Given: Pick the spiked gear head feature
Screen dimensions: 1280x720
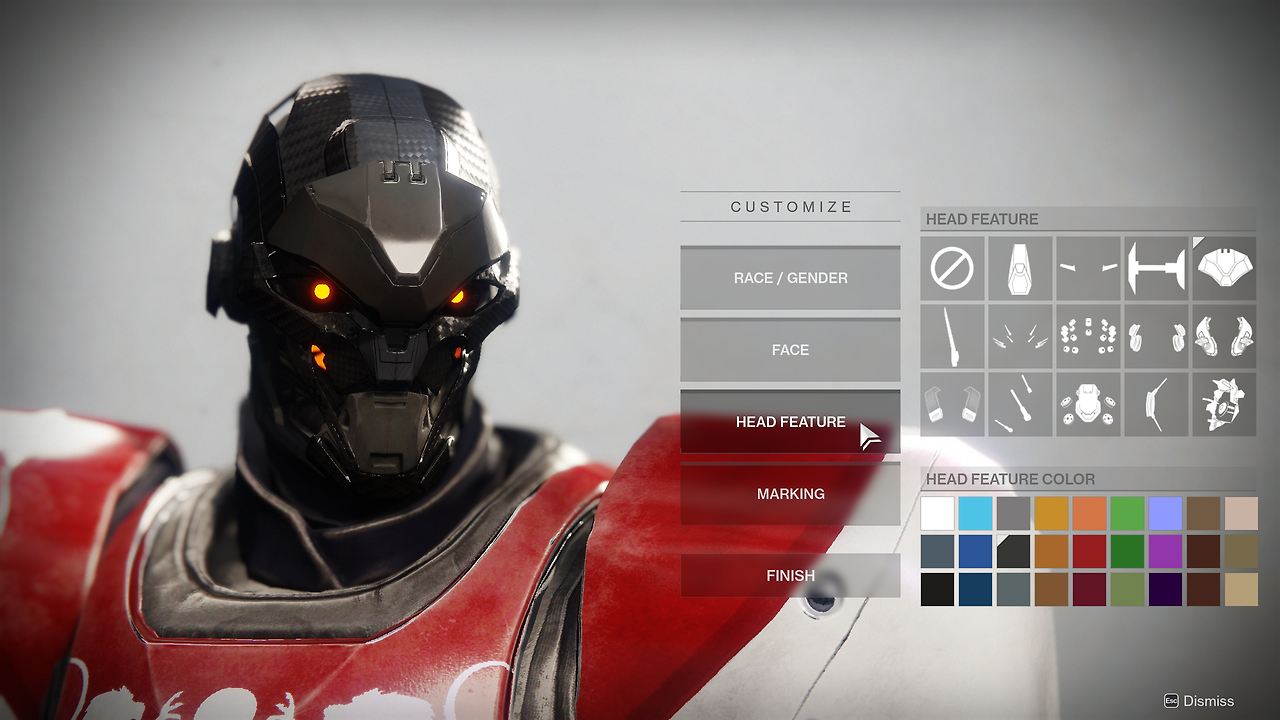Looking at the screenshot, I should (1224, 405).
